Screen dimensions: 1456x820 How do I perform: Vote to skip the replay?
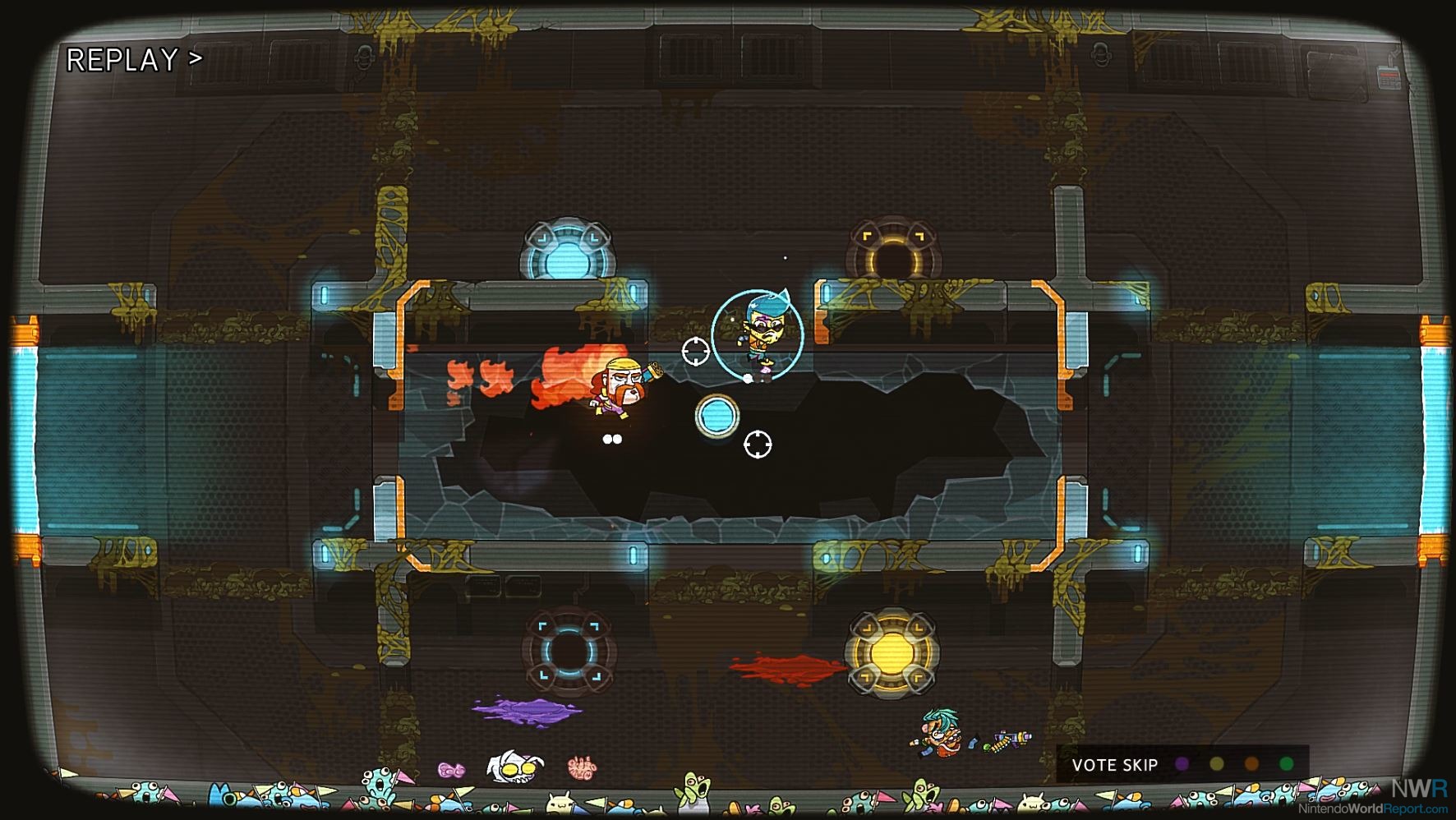coord(1115,765)
